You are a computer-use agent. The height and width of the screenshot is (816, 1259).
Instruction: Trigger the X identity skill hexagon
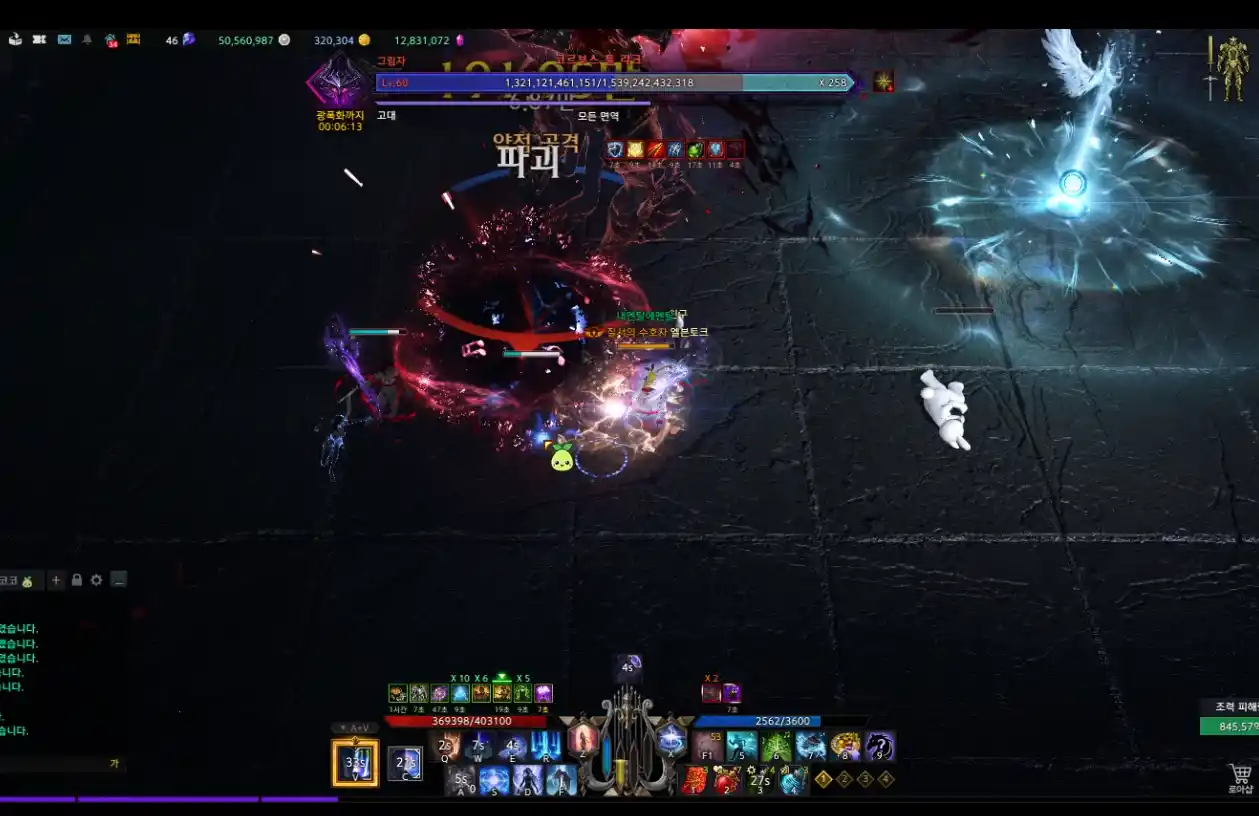pos(672,740)
